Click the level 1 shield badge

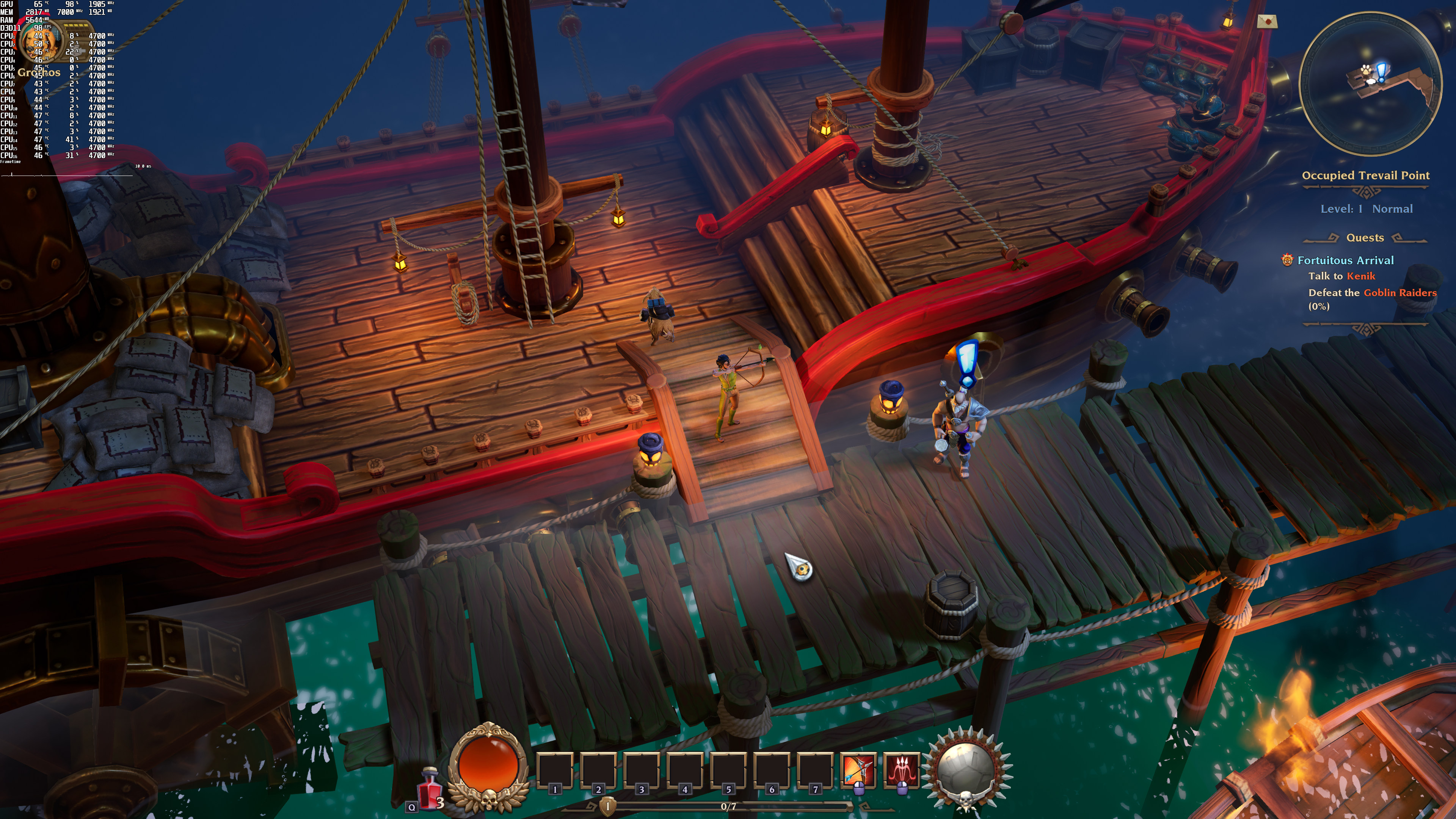[607, 806]
